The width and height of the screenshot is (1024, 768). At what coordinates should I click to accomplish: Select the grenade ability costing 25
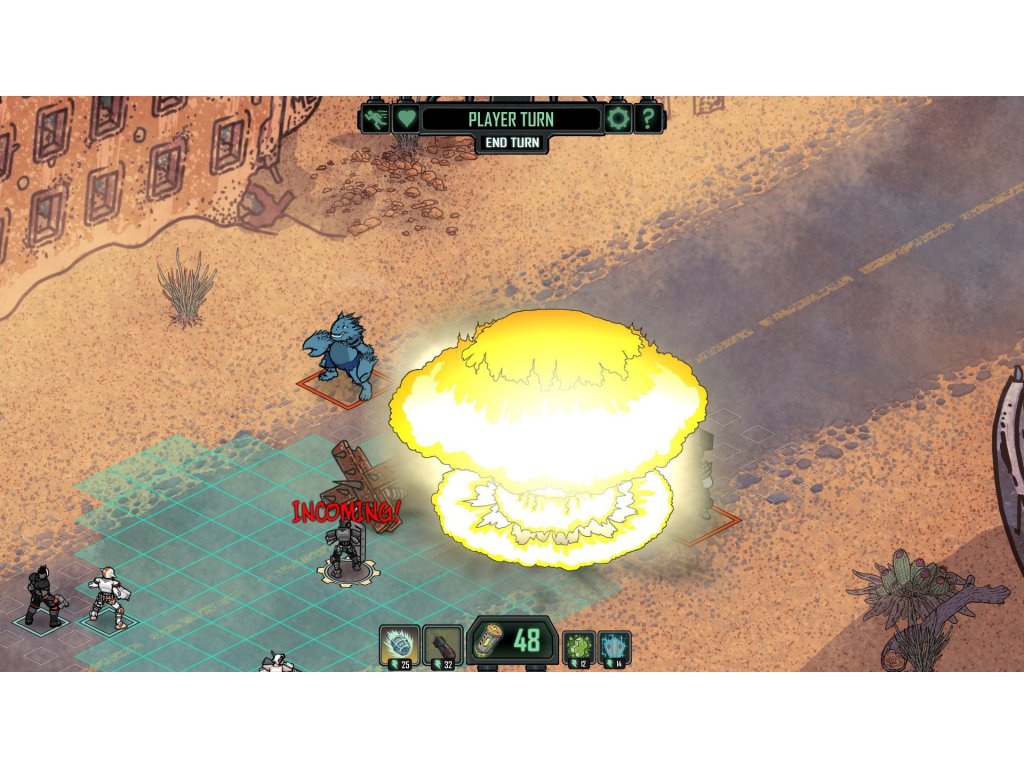click(399, 646)
